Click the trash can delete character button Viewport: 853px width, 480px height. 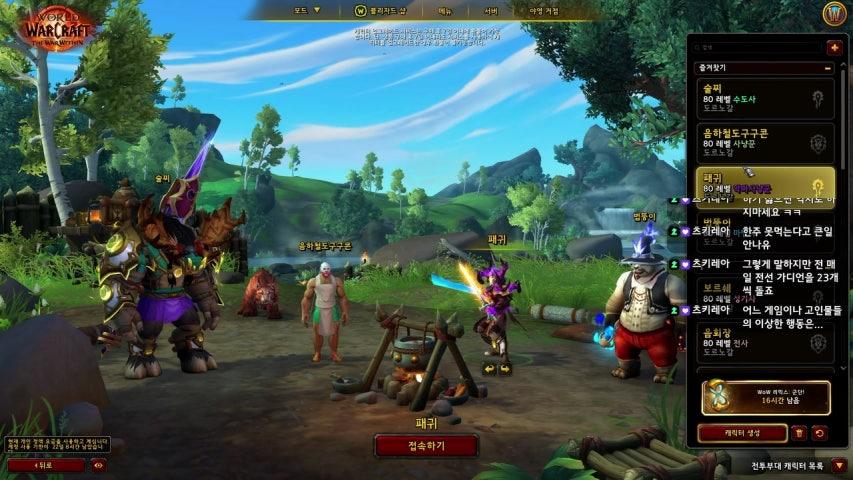pyautogui.click(x=798, y=433)
